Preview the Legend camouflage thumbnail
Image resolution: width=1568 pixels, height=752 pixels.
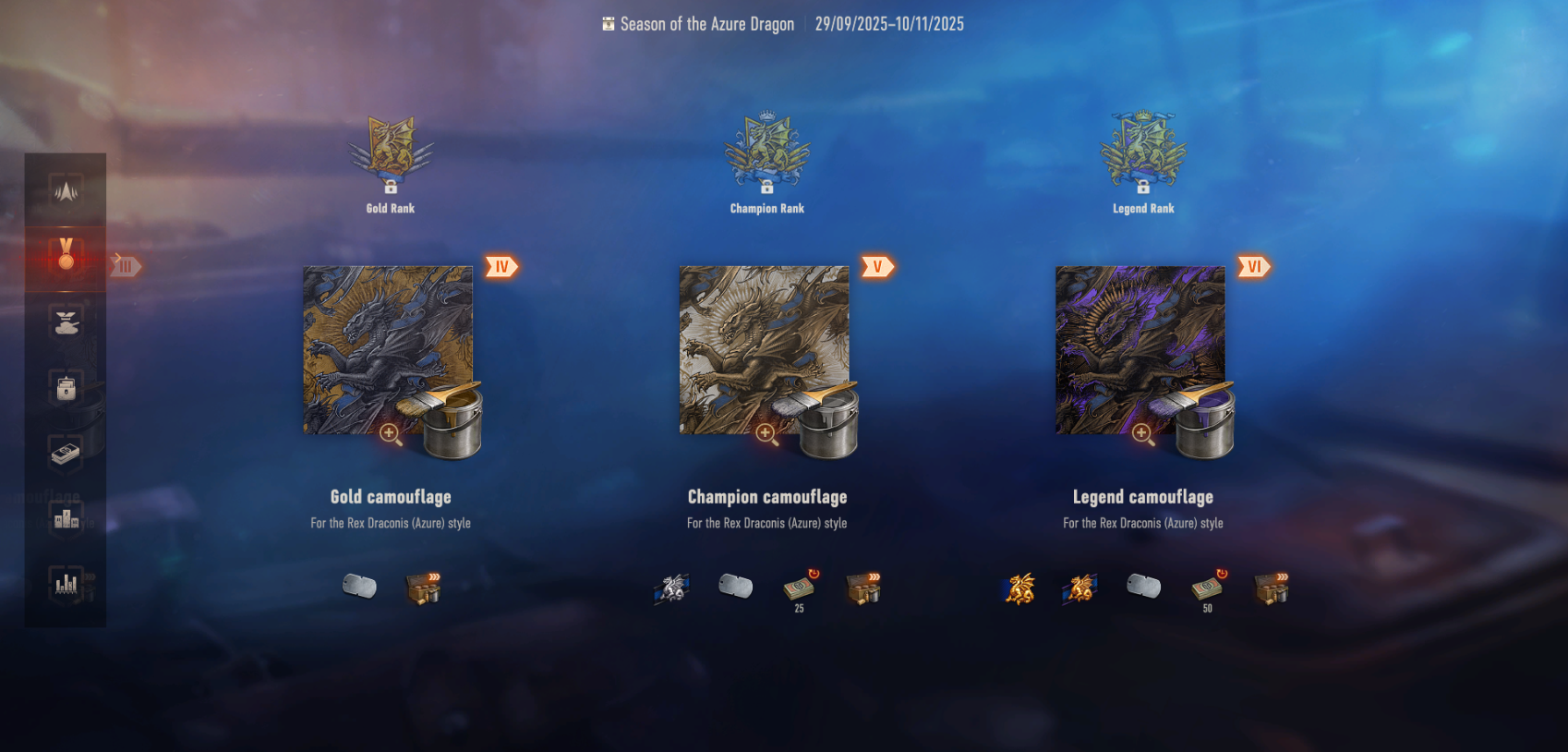pyautogui.click(x=1140, y=351)
